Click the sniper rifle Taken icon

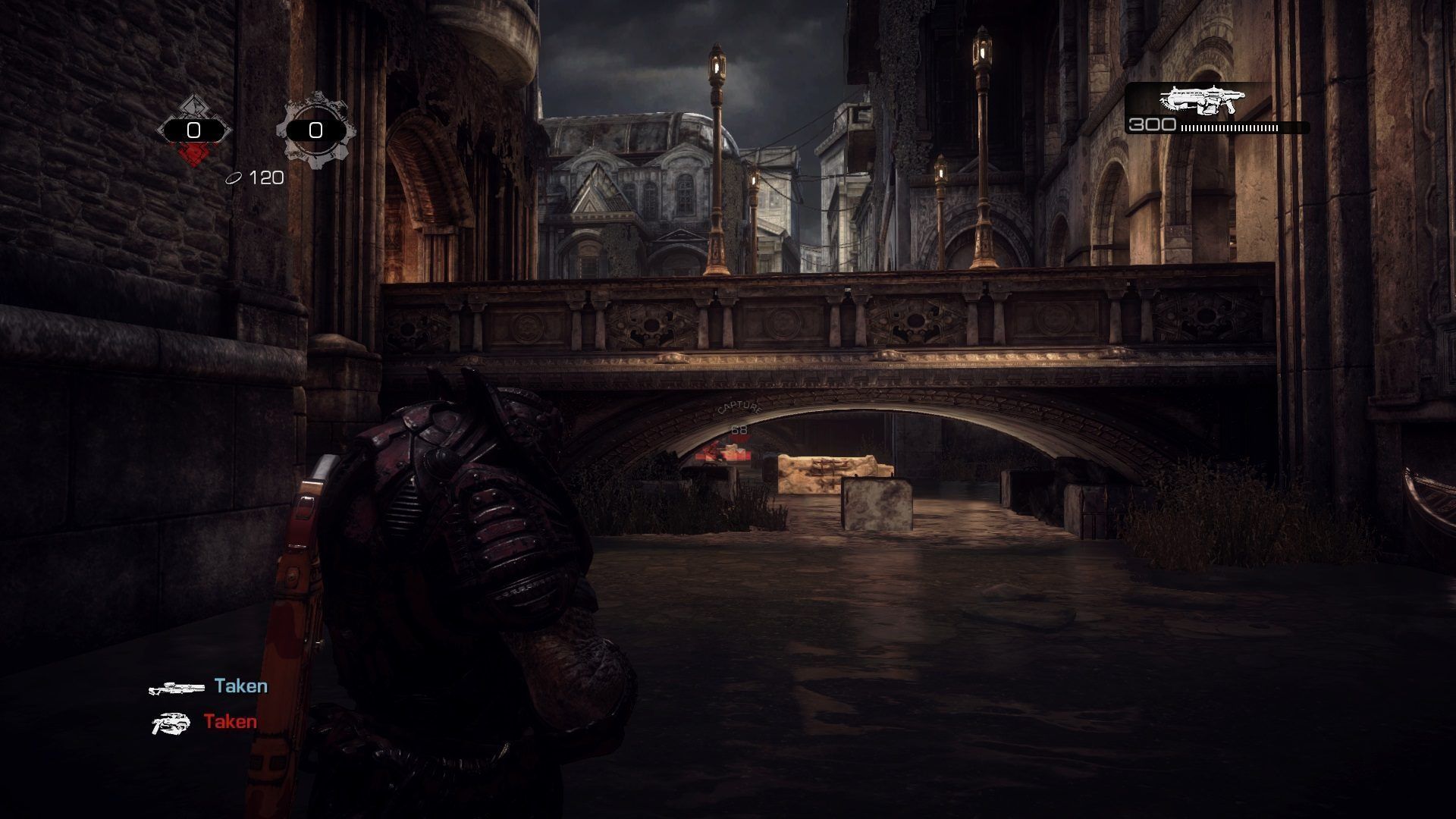(177, 688)
